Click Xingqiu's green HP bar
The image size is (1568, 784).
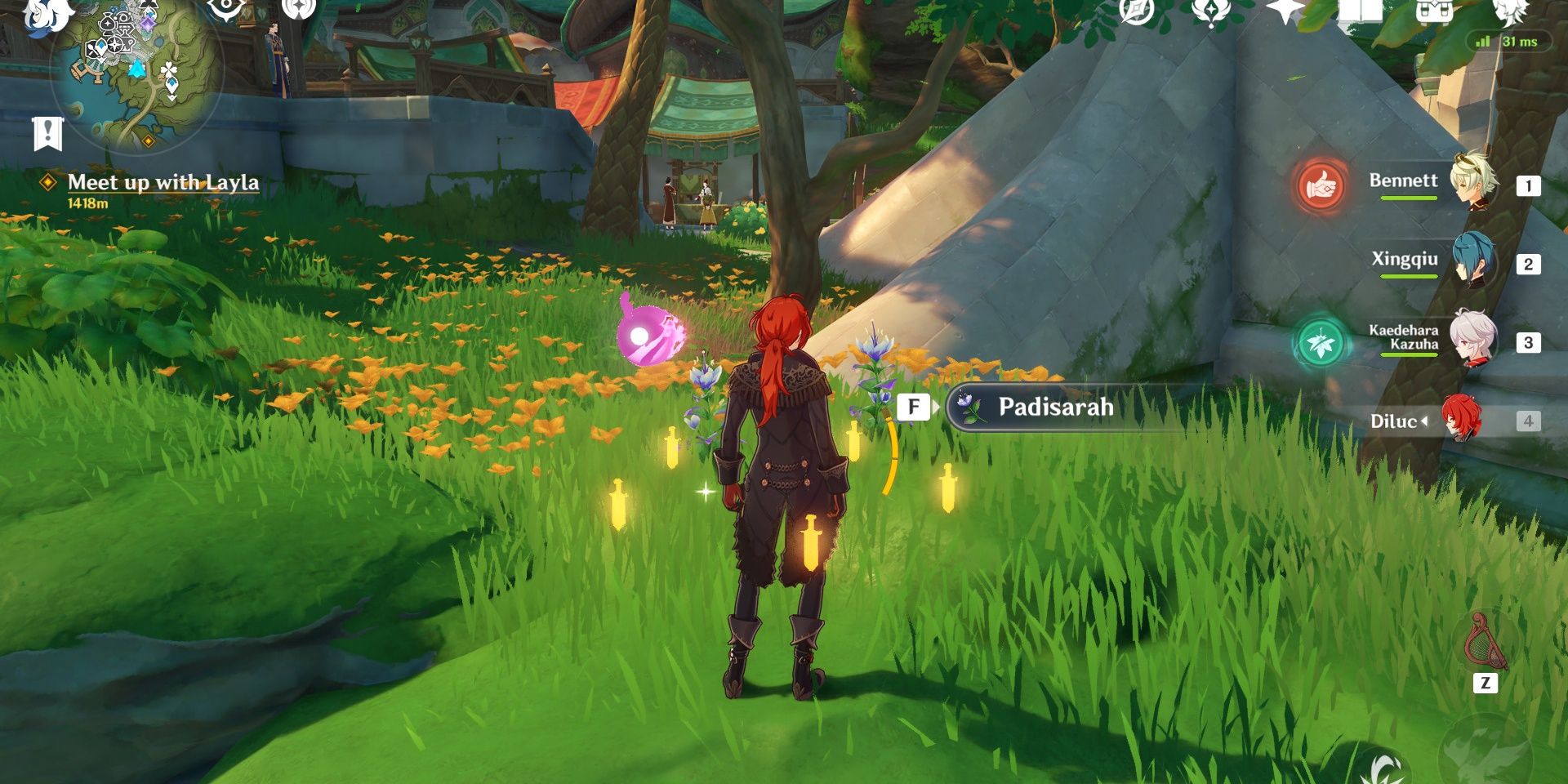pos(1409,276)
